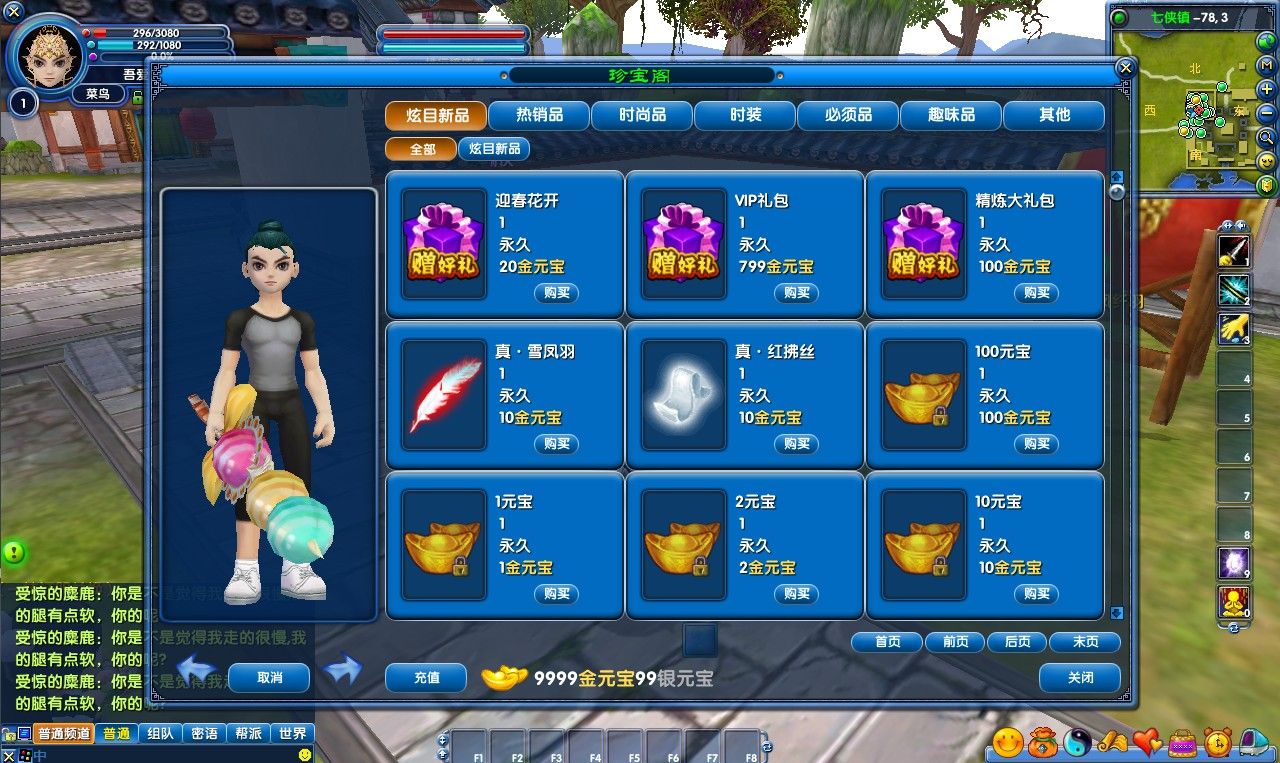Show the 趣味品 category

pos(951,115)
